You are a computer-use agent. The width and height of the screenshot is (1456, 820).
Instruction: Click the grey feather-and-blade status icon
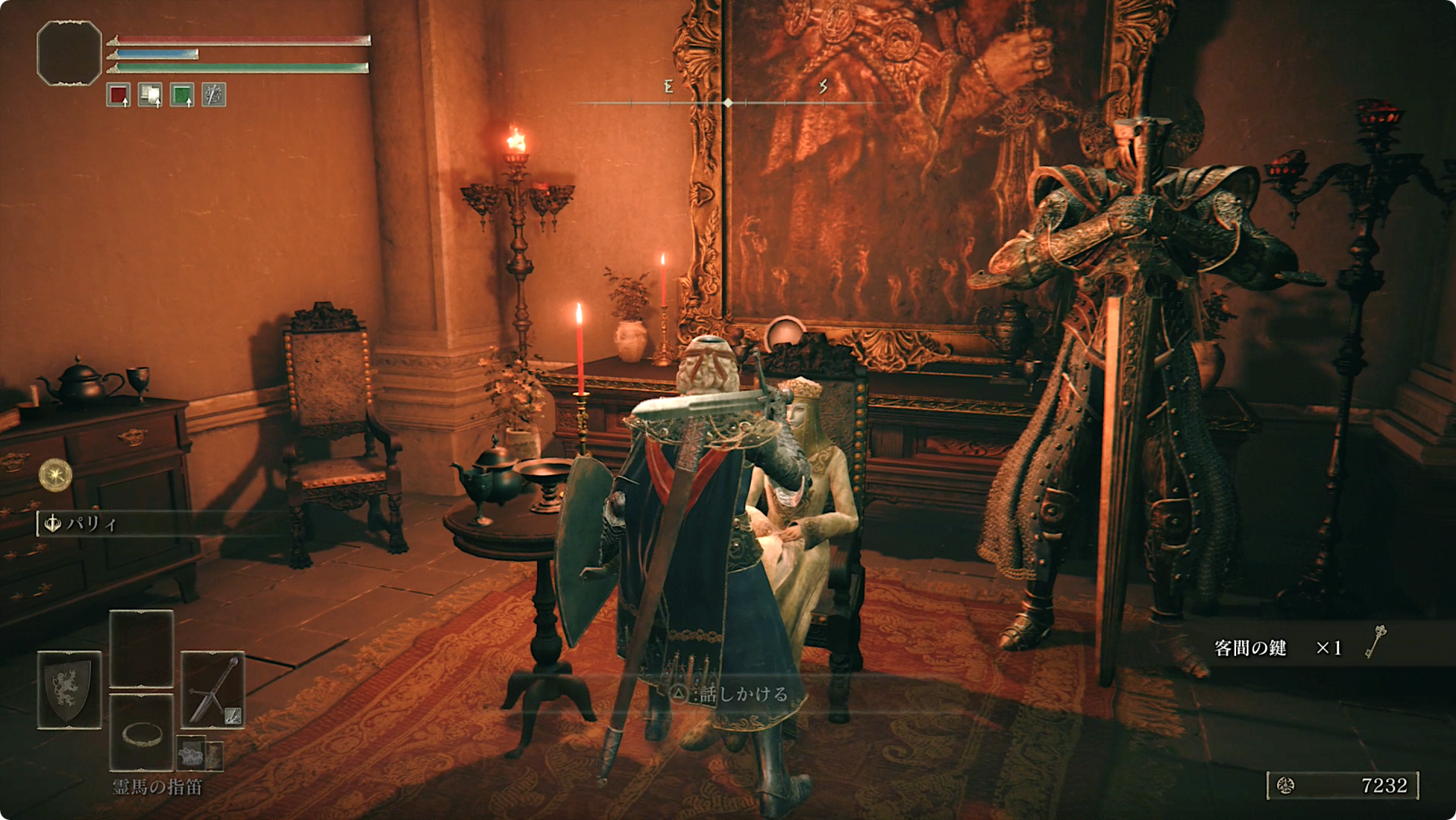214,95
